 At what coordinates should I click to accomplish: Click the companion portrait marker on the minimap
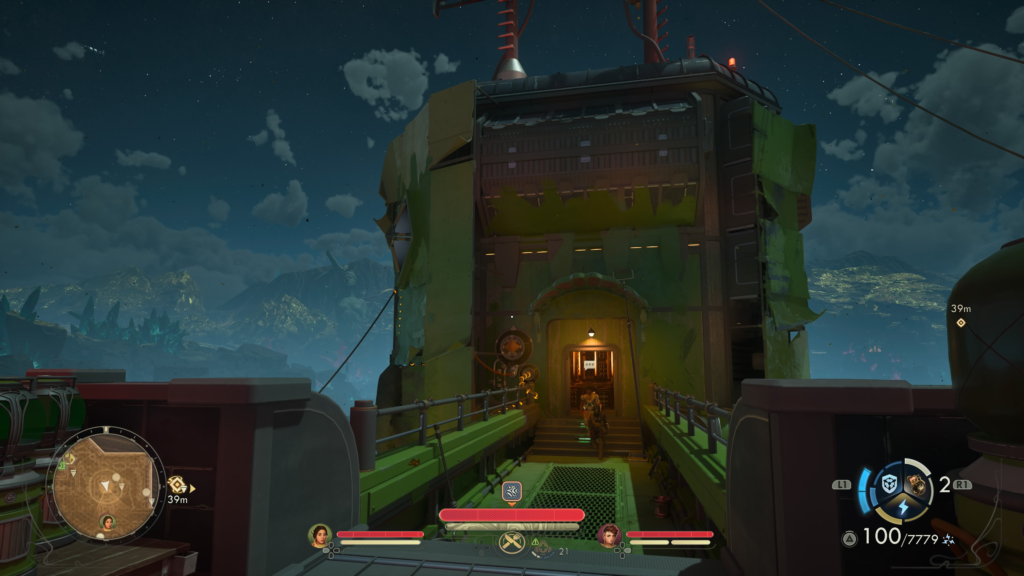107,522
